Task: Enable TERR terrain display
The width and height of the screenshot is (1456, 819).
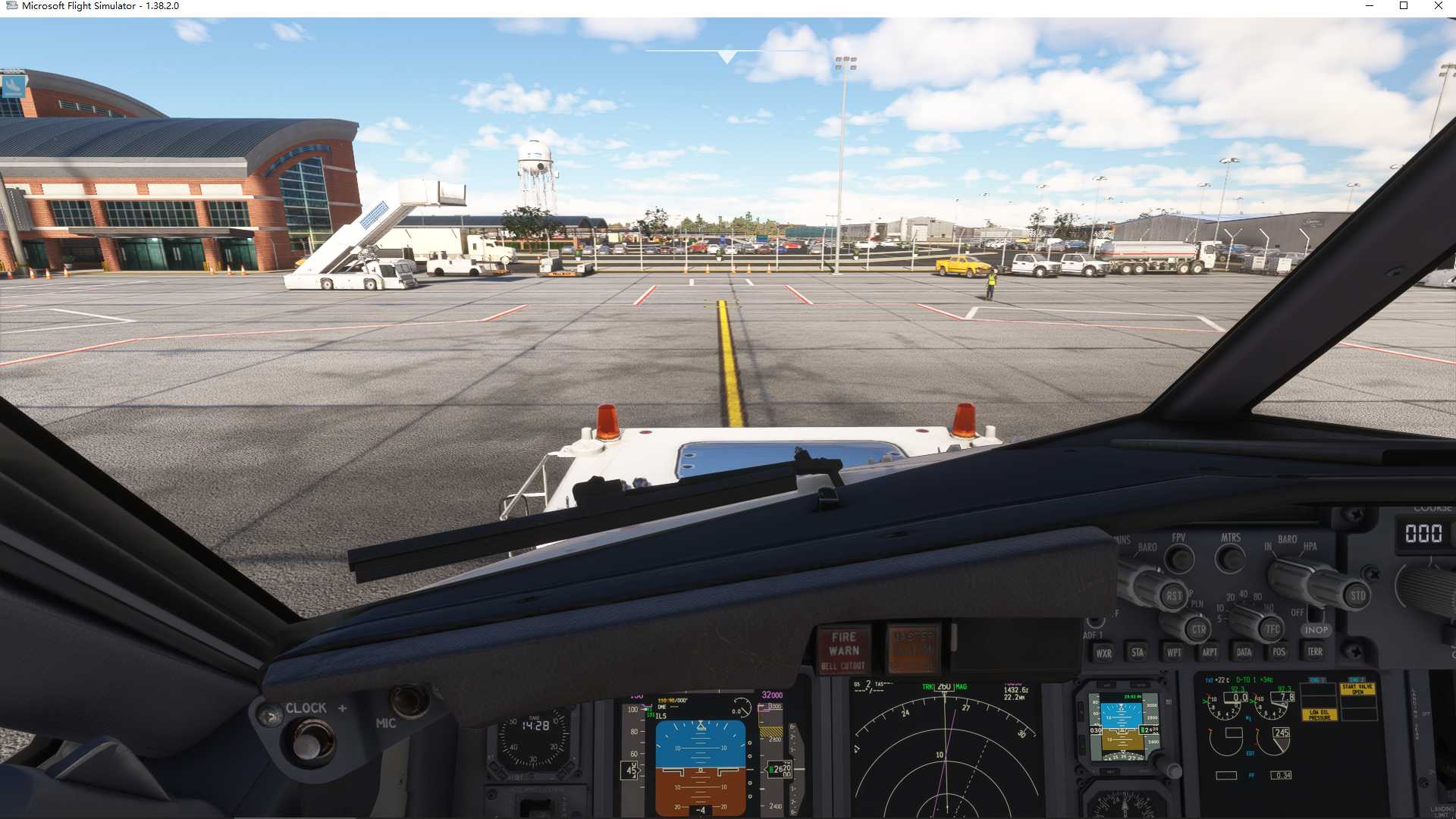Action: point(1316,651)
